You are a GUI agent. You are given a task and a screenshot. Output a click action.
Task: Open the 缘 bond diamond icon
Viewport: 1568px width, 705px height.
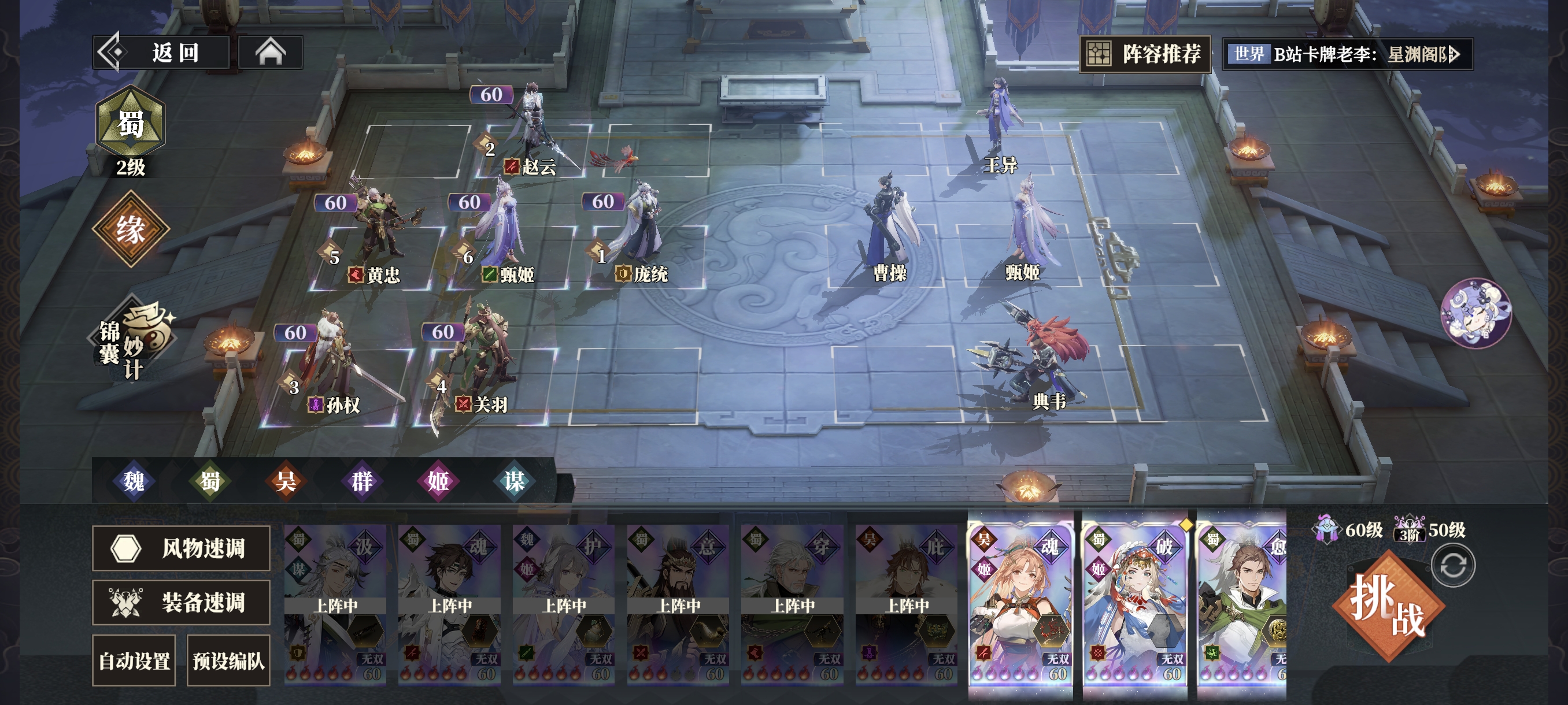tap(130, 229)
